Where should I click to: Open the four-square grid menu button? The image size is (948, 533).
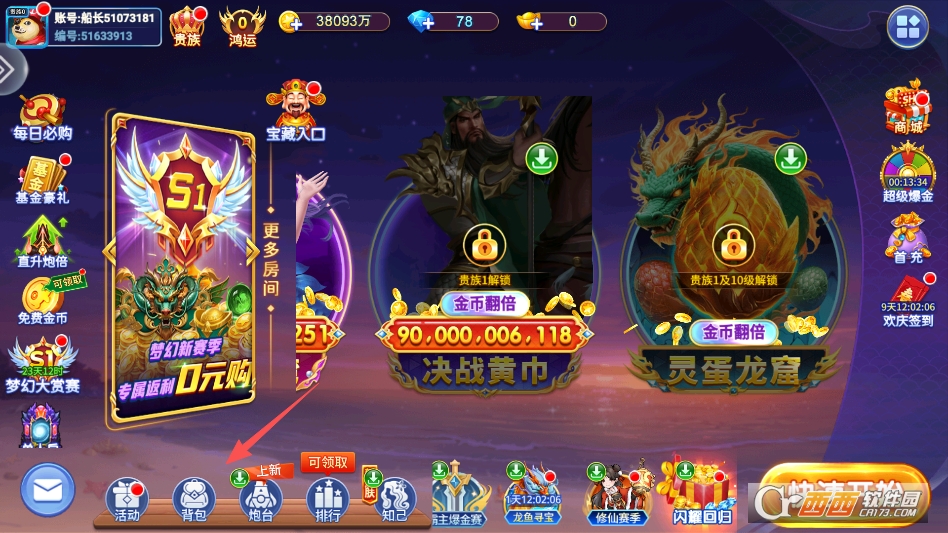(908, 27)
